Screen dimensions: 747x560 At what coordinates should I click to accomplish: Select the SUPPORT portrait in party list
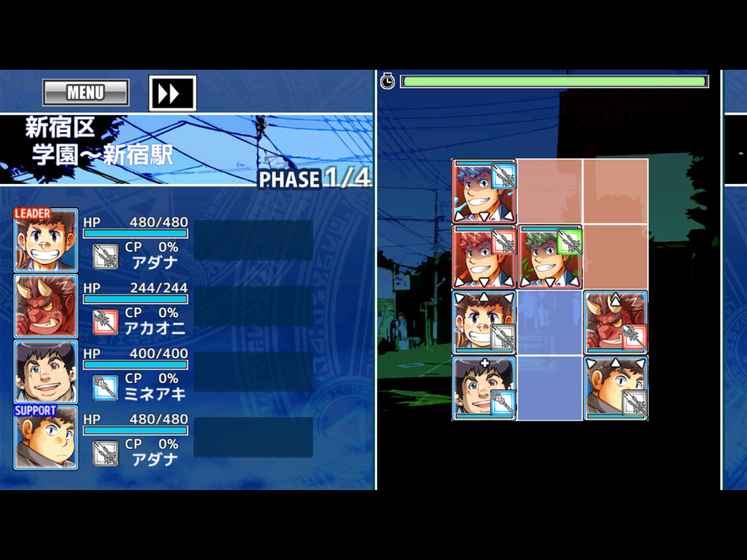tap(46, 437)
